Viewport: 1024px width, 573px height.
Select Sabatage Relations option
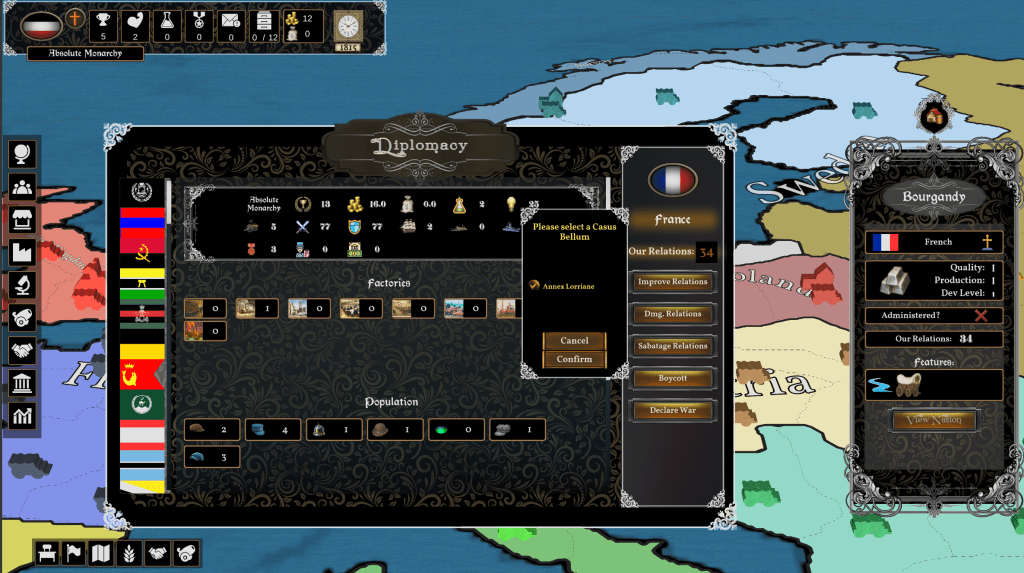(x=672, y=346)
